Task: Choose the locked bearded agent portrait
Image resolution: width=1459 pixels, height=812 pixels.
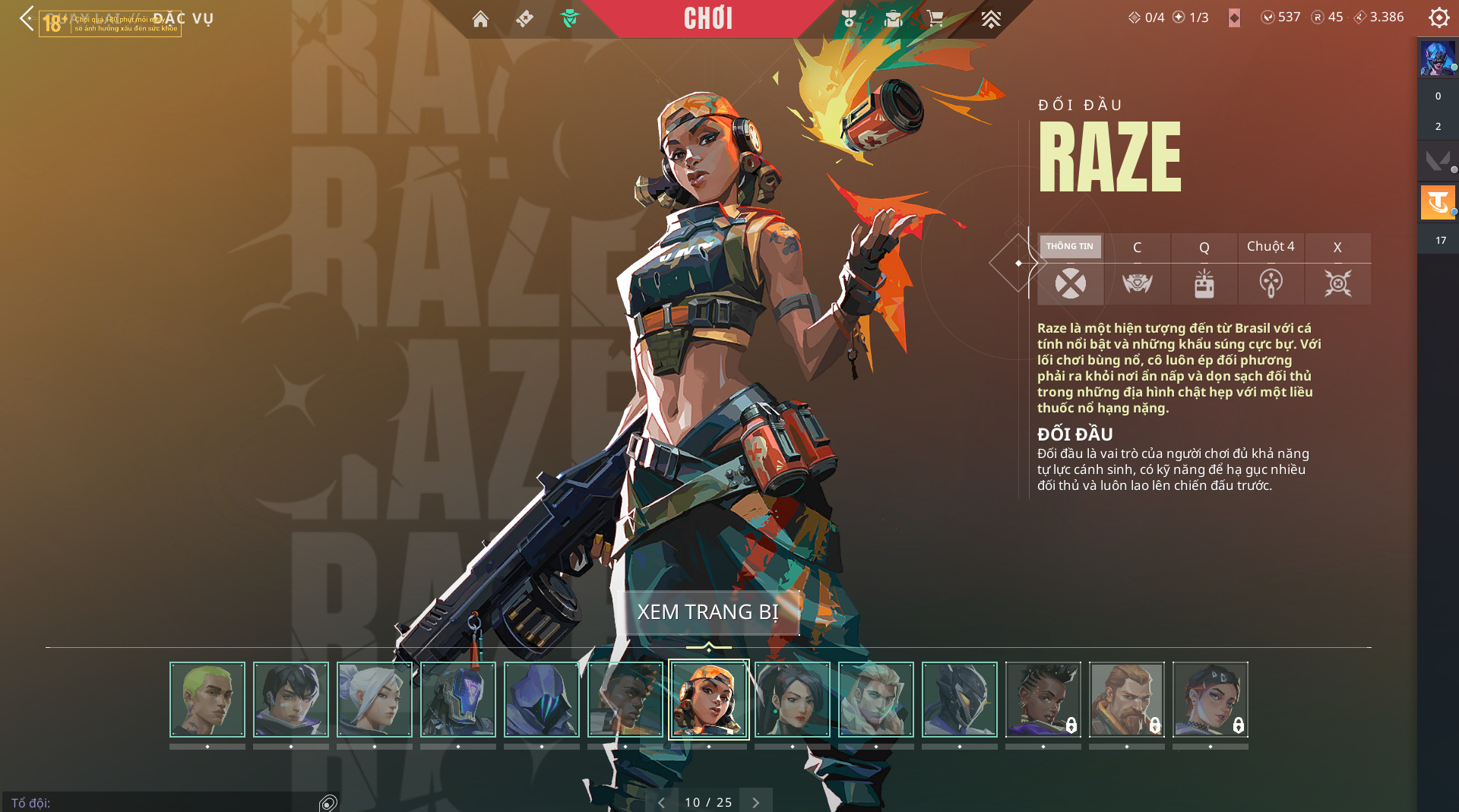Action: tap(1127, 700)
